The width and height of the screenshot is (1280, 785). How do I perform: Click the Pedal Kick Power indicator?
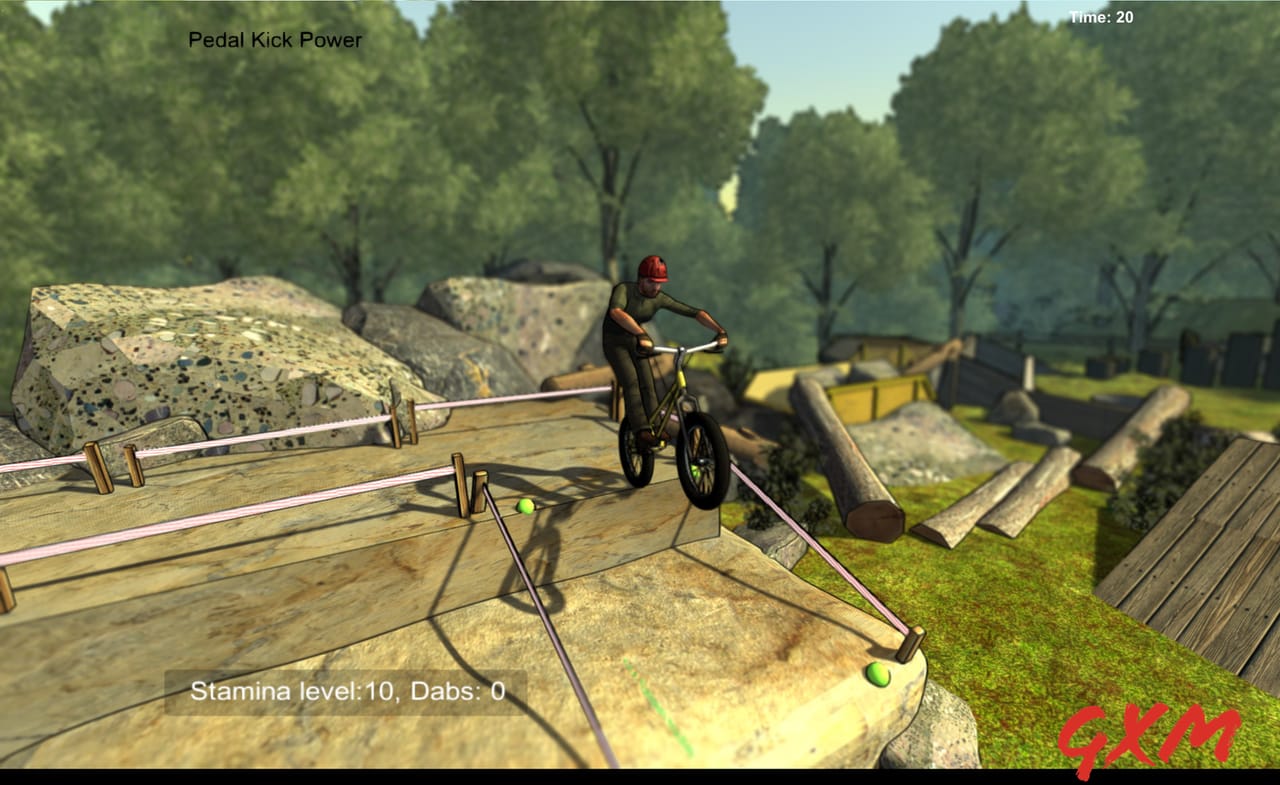click(x=274, y=40)
